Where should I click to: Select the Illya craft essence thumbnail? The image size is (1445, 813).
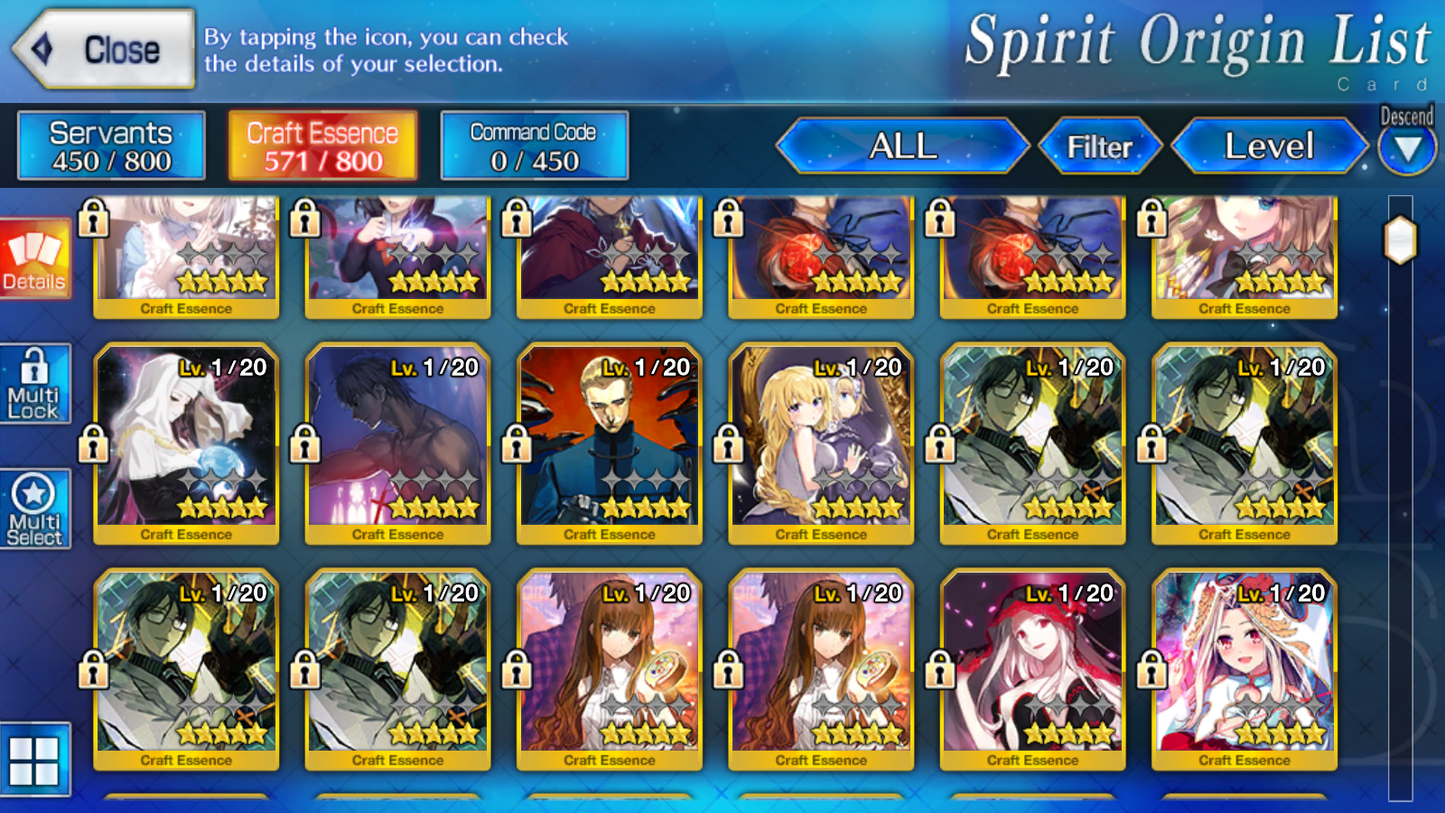click(x=1242, y=673)
